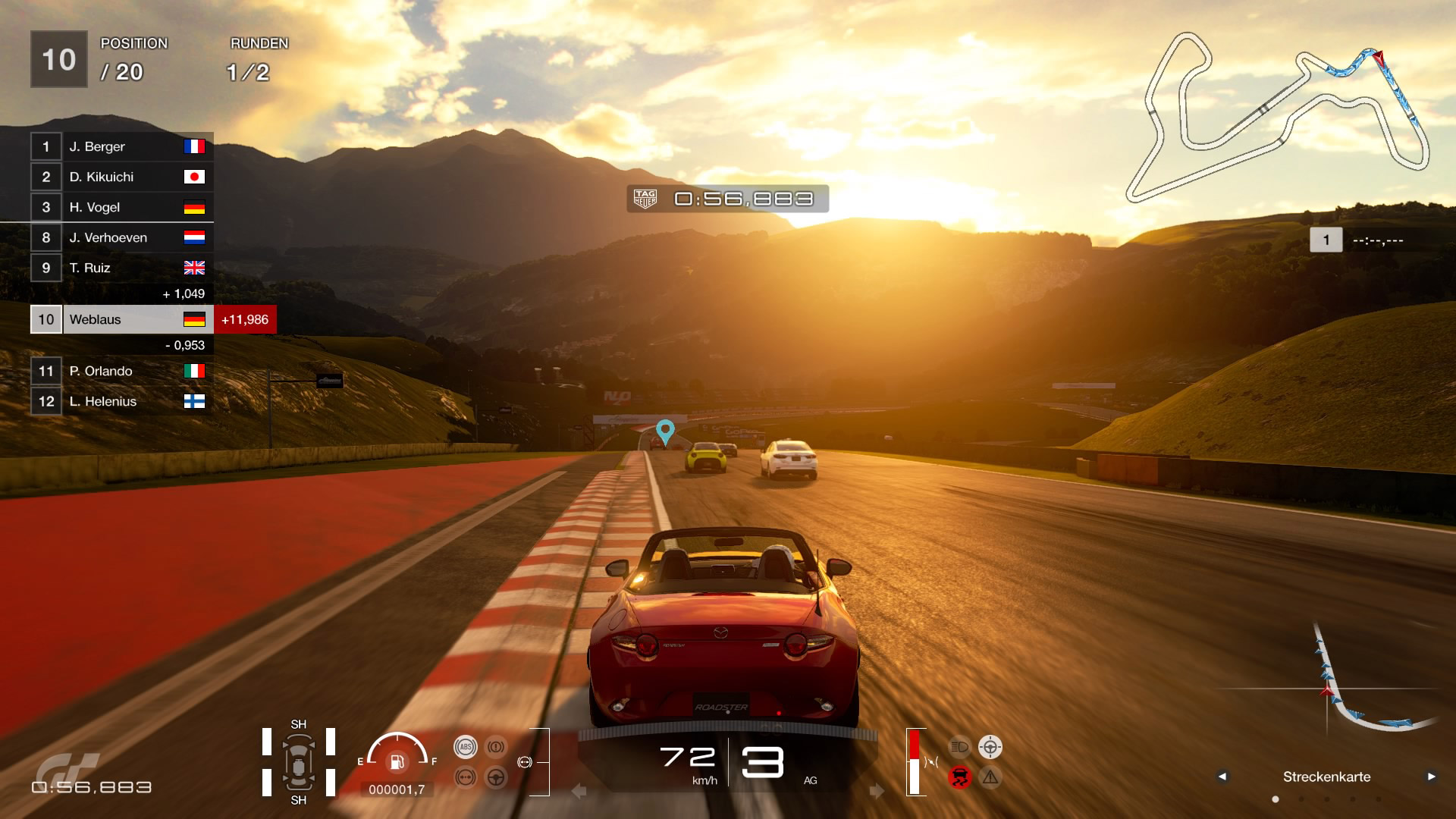Toggle the red traction control icon
The height and width of the screenshot is (819, 1456).
(x=959, y=777)
